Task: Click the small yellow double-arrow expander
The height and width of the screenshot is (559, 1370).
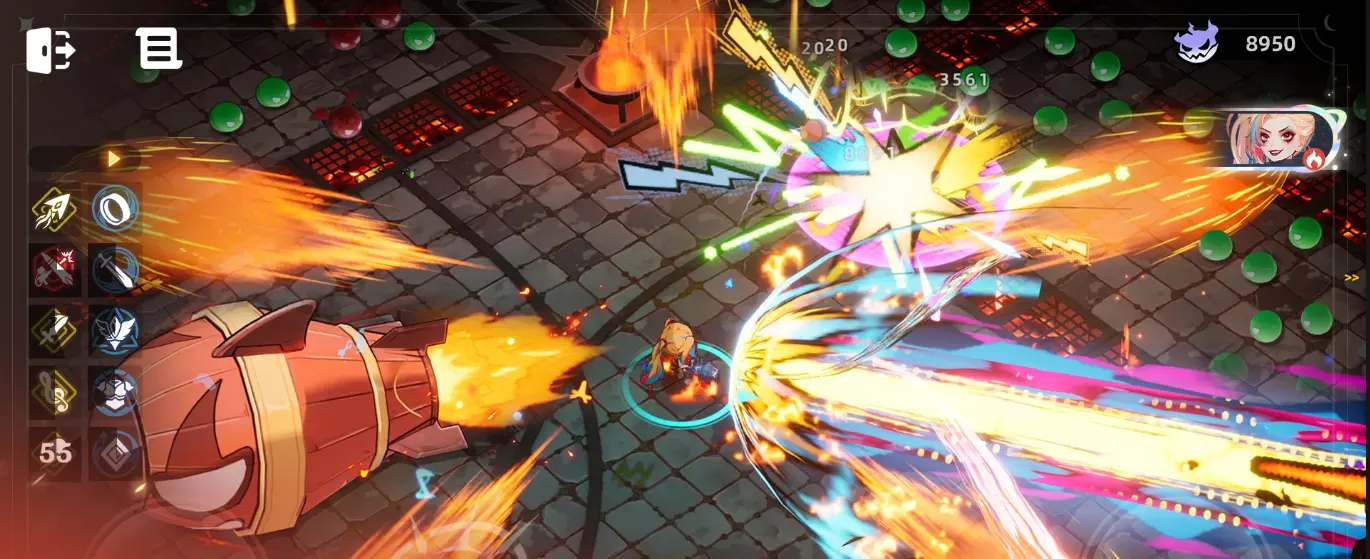Action: [x=1351, y=278]
